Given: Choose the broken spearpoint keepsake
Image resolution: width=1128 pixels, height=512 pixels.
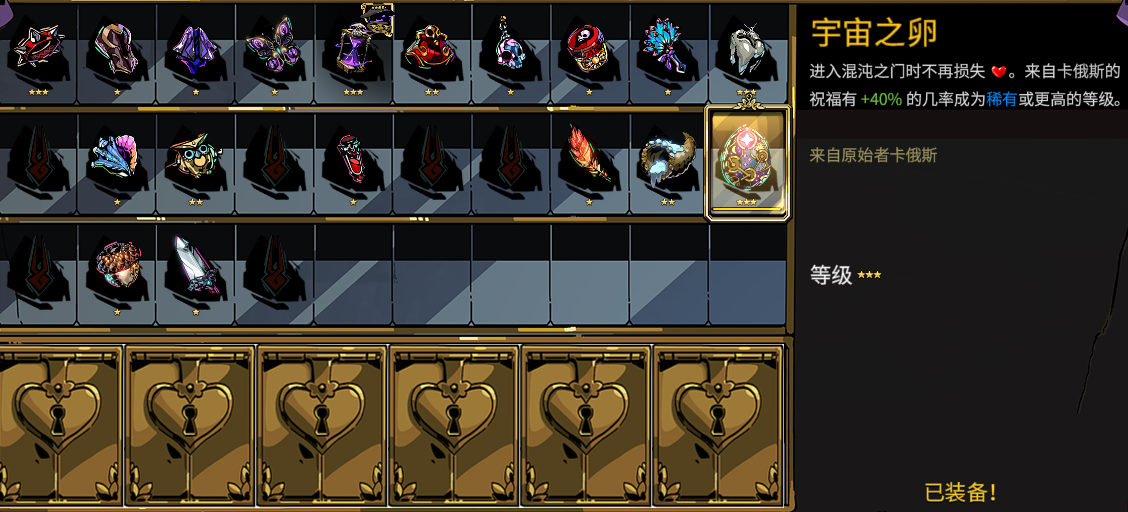Looking at the screenshot, I should (195, 268).
